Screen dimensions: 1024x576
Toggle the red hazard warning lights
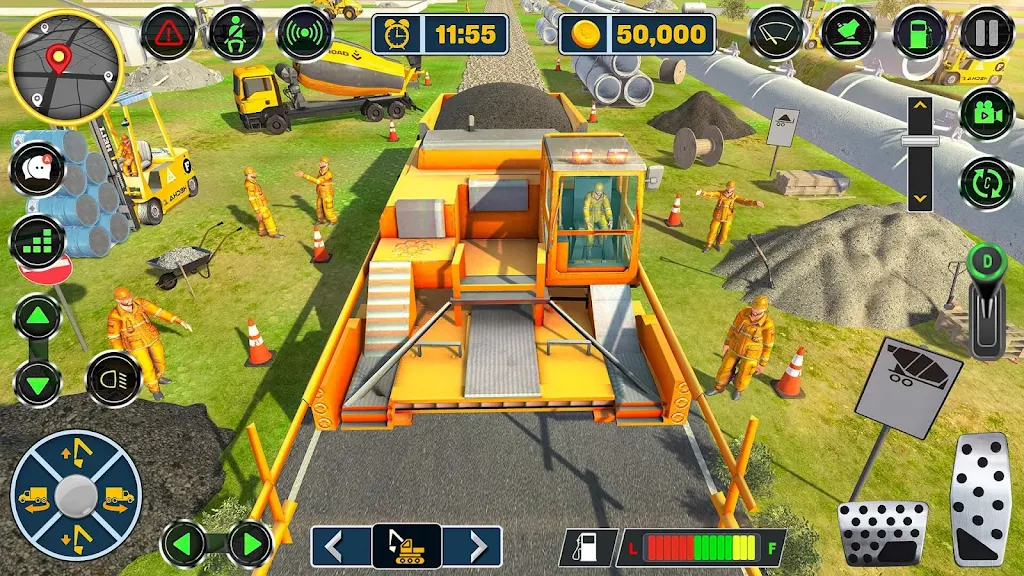point(168,33)
